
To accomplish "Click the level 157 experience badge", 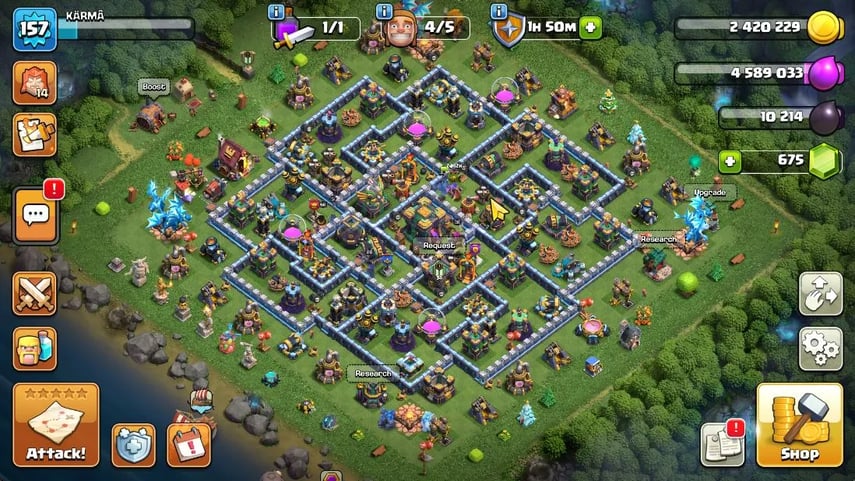I will pos(33,28).
